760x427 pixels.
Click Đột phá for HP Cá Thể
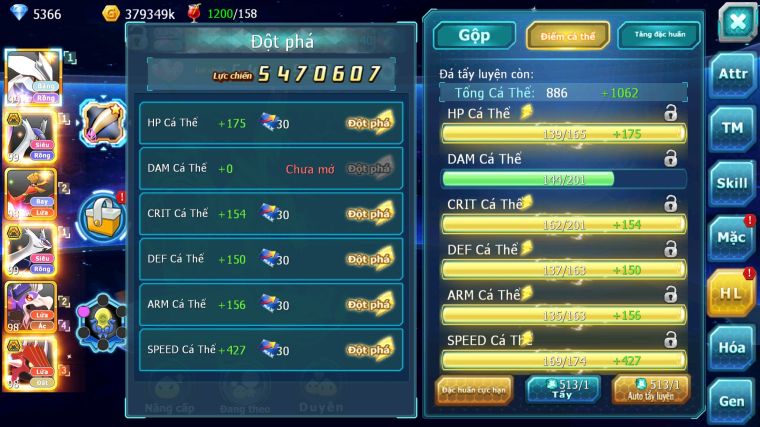point(369,123)
